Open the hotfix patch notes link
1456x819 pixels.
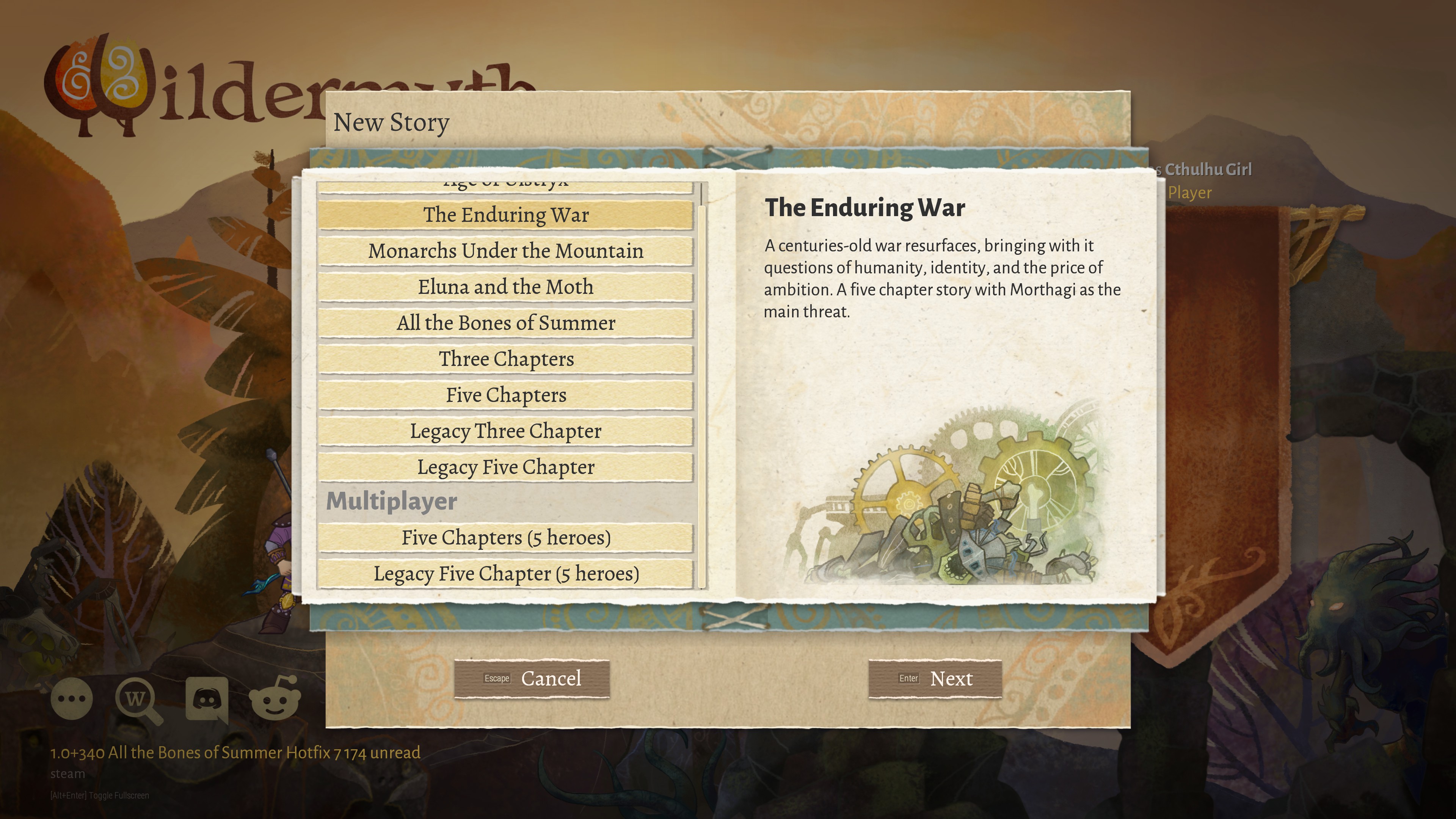click(235, 753)
